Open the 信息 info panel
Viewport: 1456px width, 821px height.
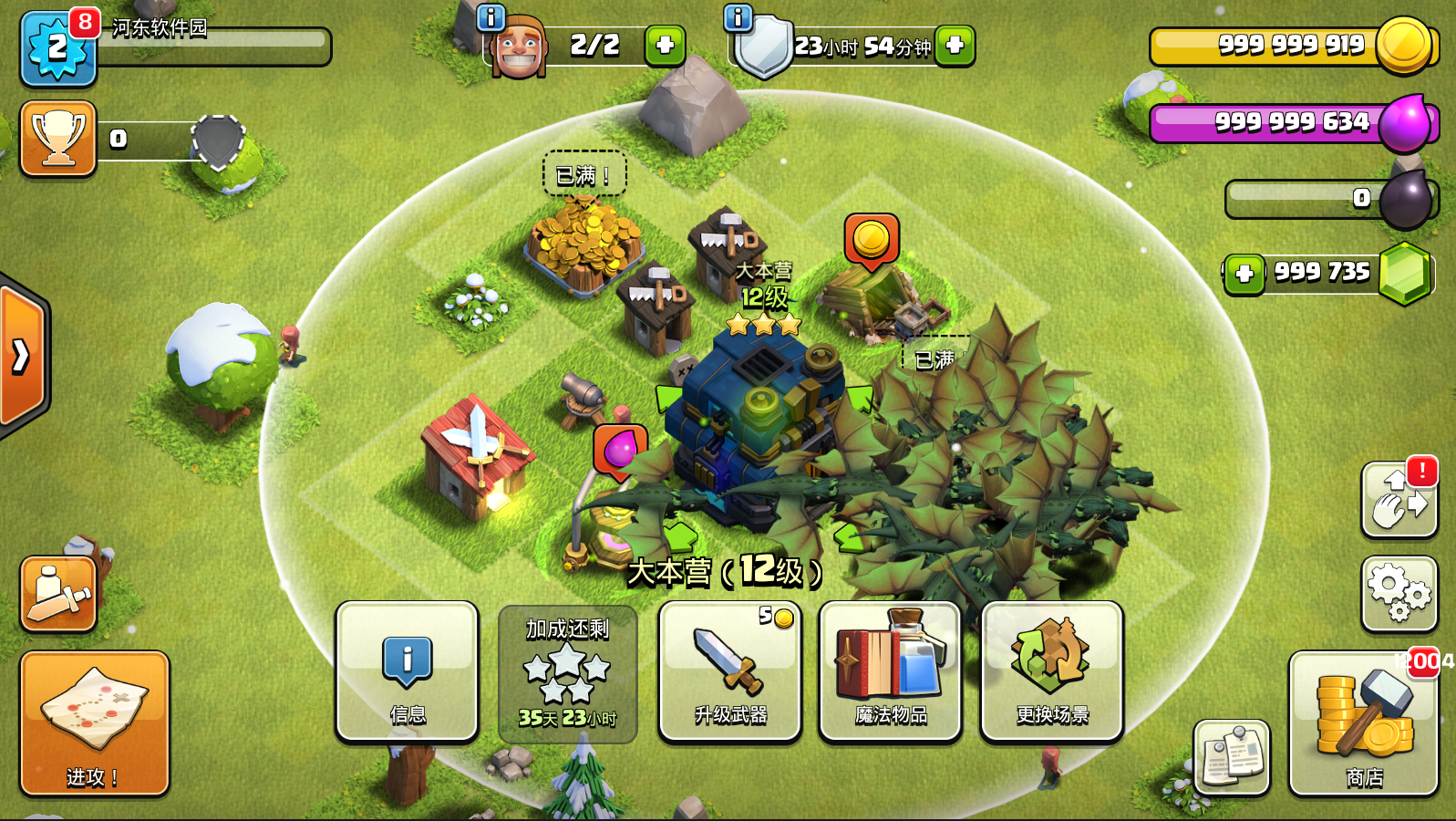(x=407, y=671)
